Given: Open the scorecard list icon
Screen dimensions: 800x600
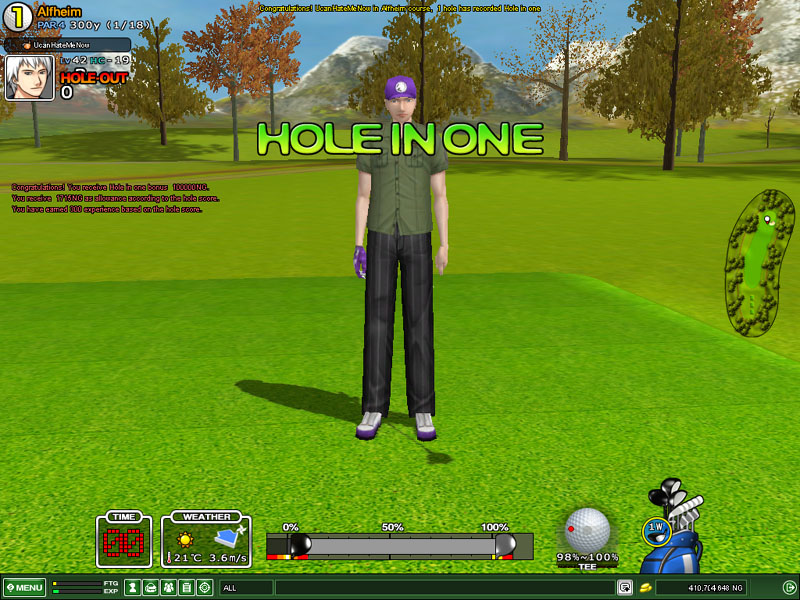Looking at the screenshot, I should tap(186, 587).
